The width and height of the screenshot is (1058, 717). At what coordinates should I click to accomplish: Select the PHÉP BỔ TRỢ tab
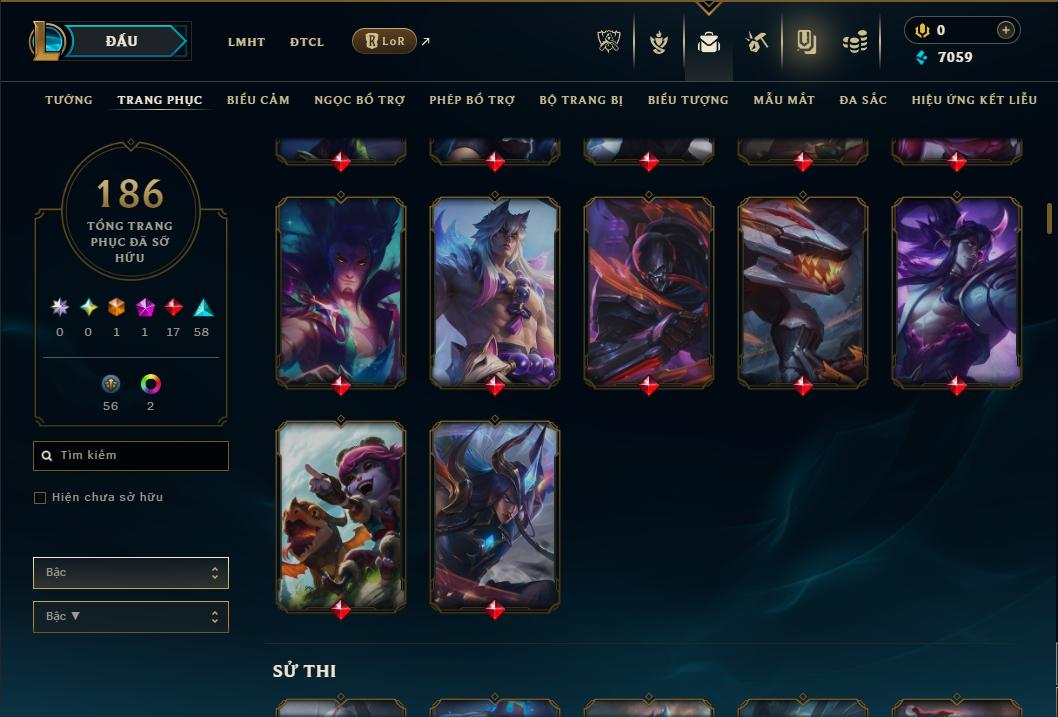point(472,100)
